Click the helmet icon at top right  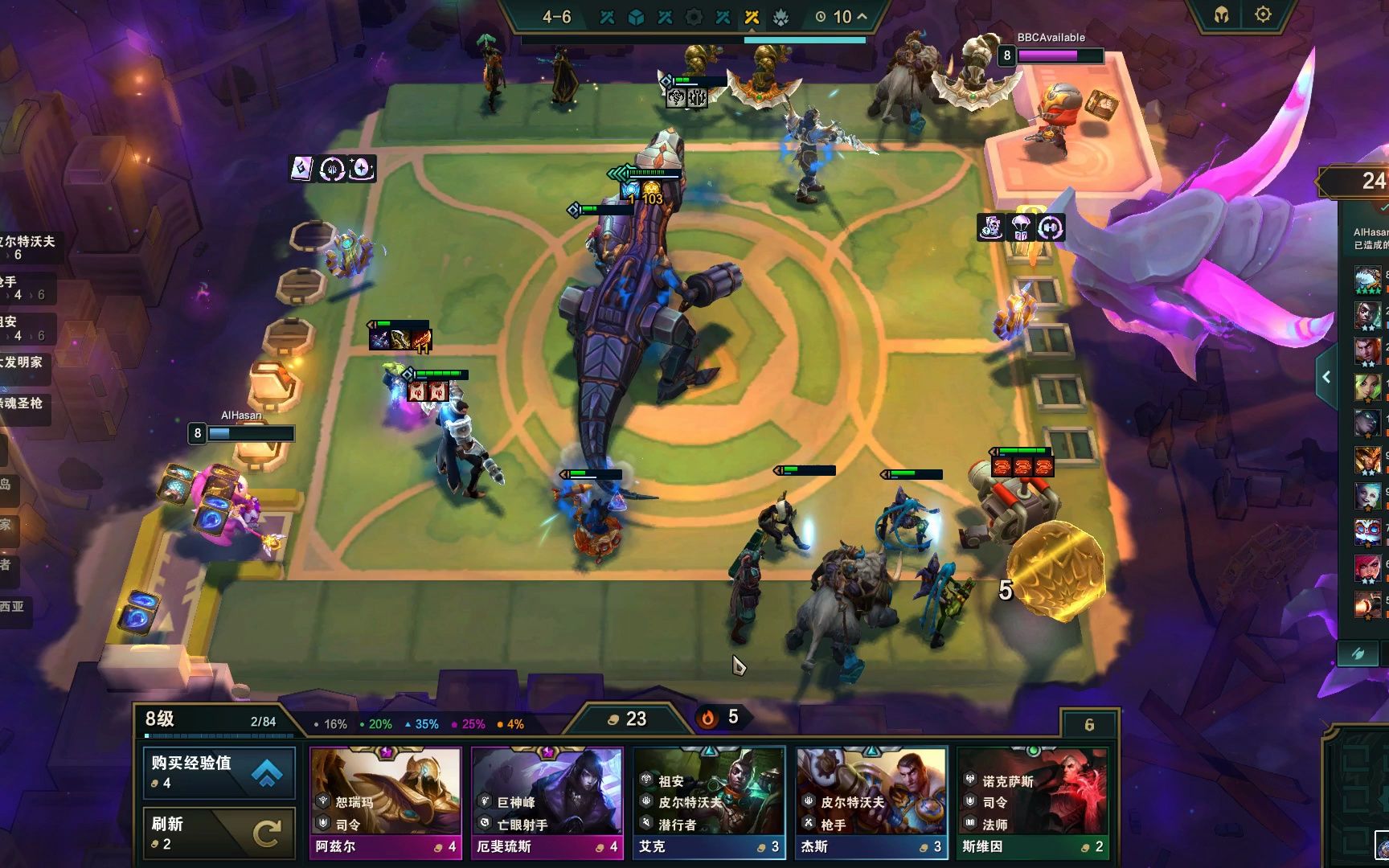pyautogui.click(x=1221, y=15)
